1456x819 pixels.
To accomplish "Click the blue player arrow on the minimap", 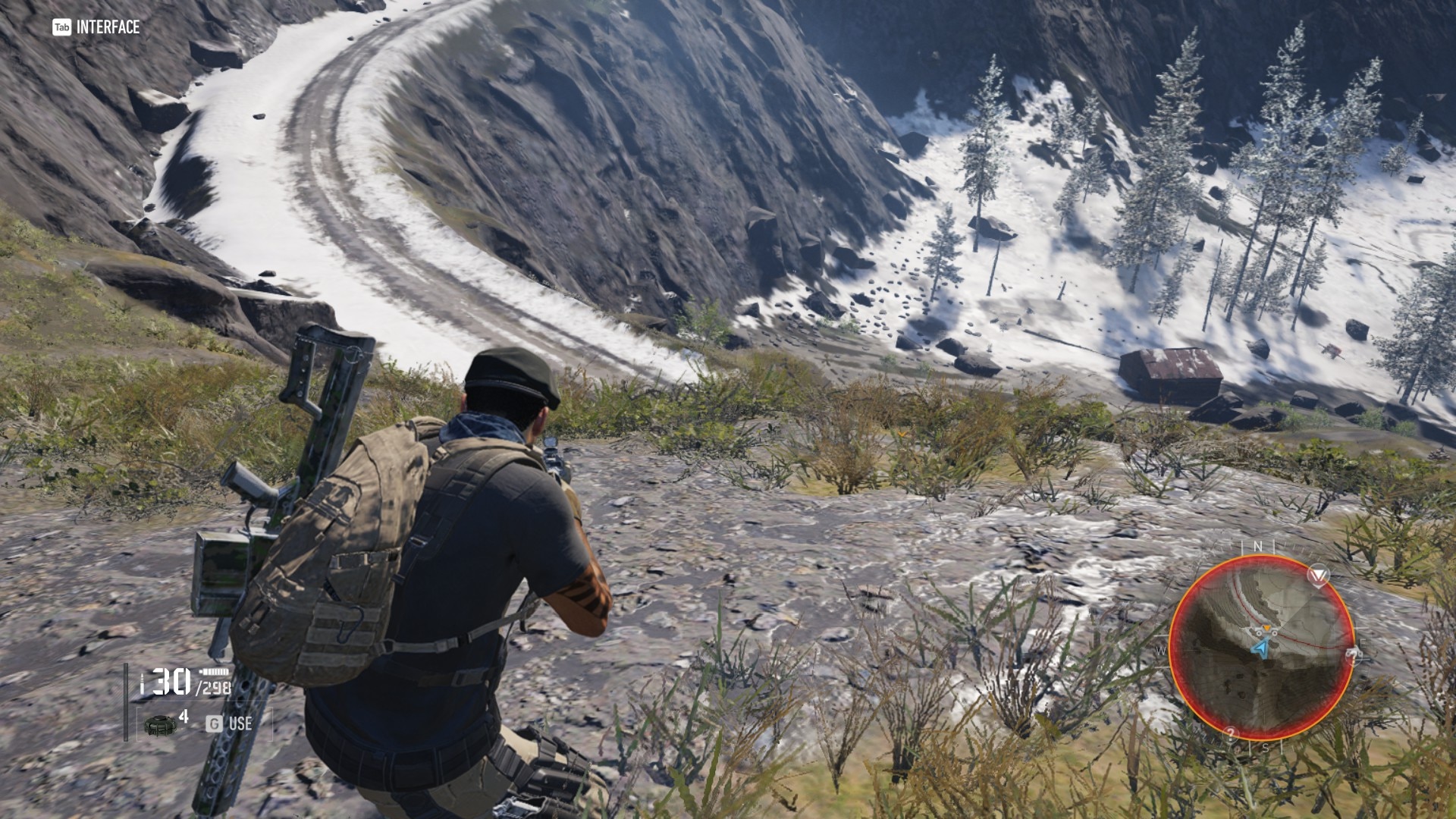I will [1260, 649].
